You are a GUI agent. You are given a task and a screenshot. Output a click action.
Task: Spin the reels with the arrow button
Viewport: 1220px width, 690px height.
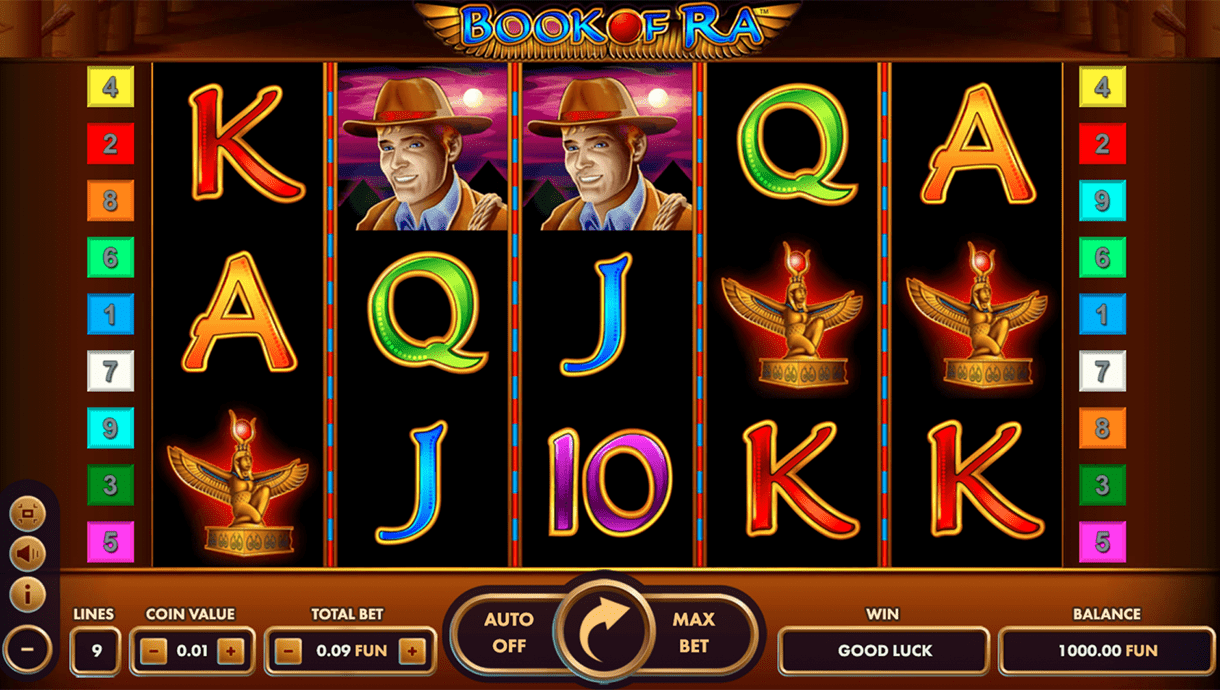point(604,632)
